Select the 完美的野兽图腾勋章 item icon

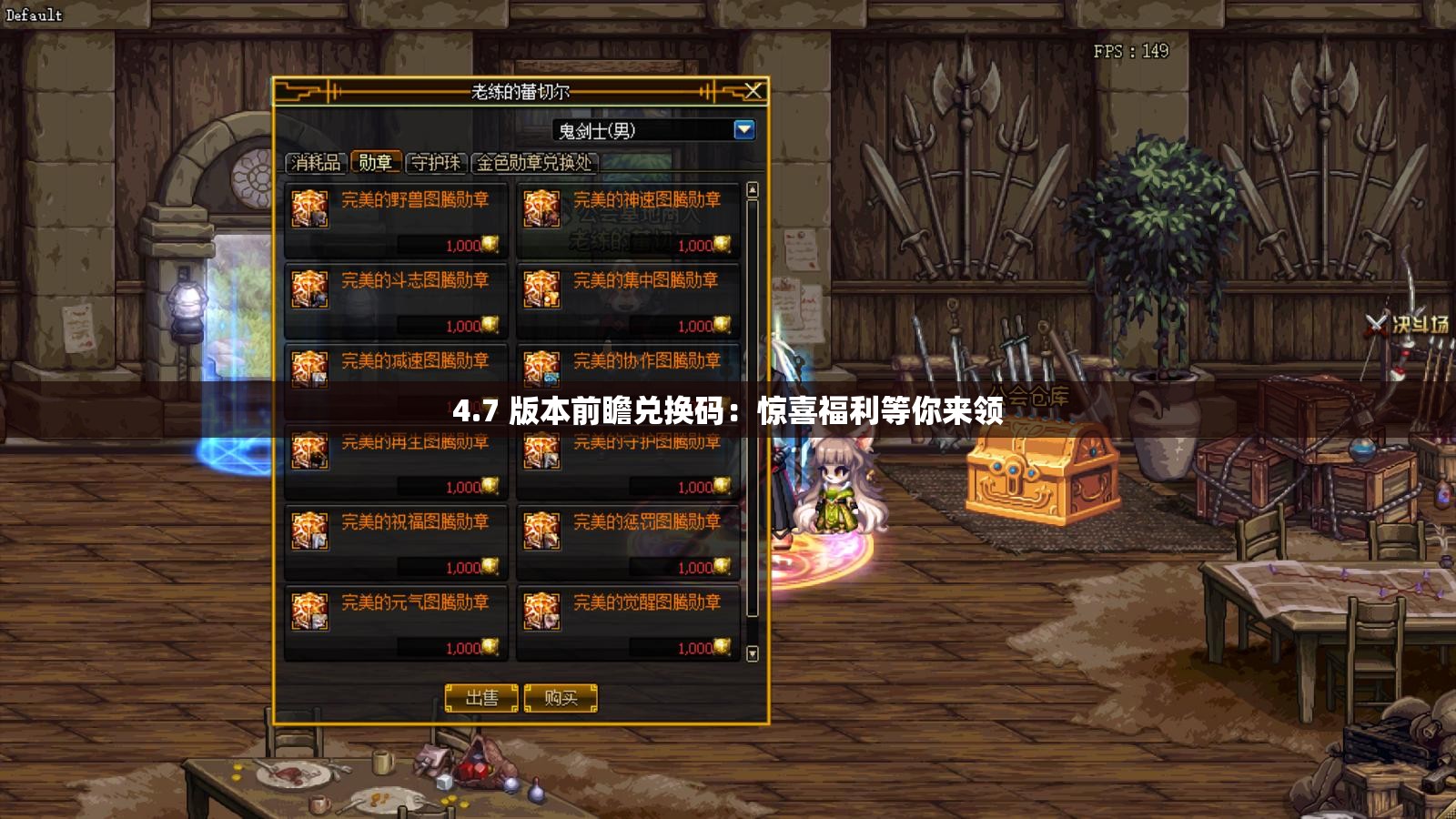[309, 209]
